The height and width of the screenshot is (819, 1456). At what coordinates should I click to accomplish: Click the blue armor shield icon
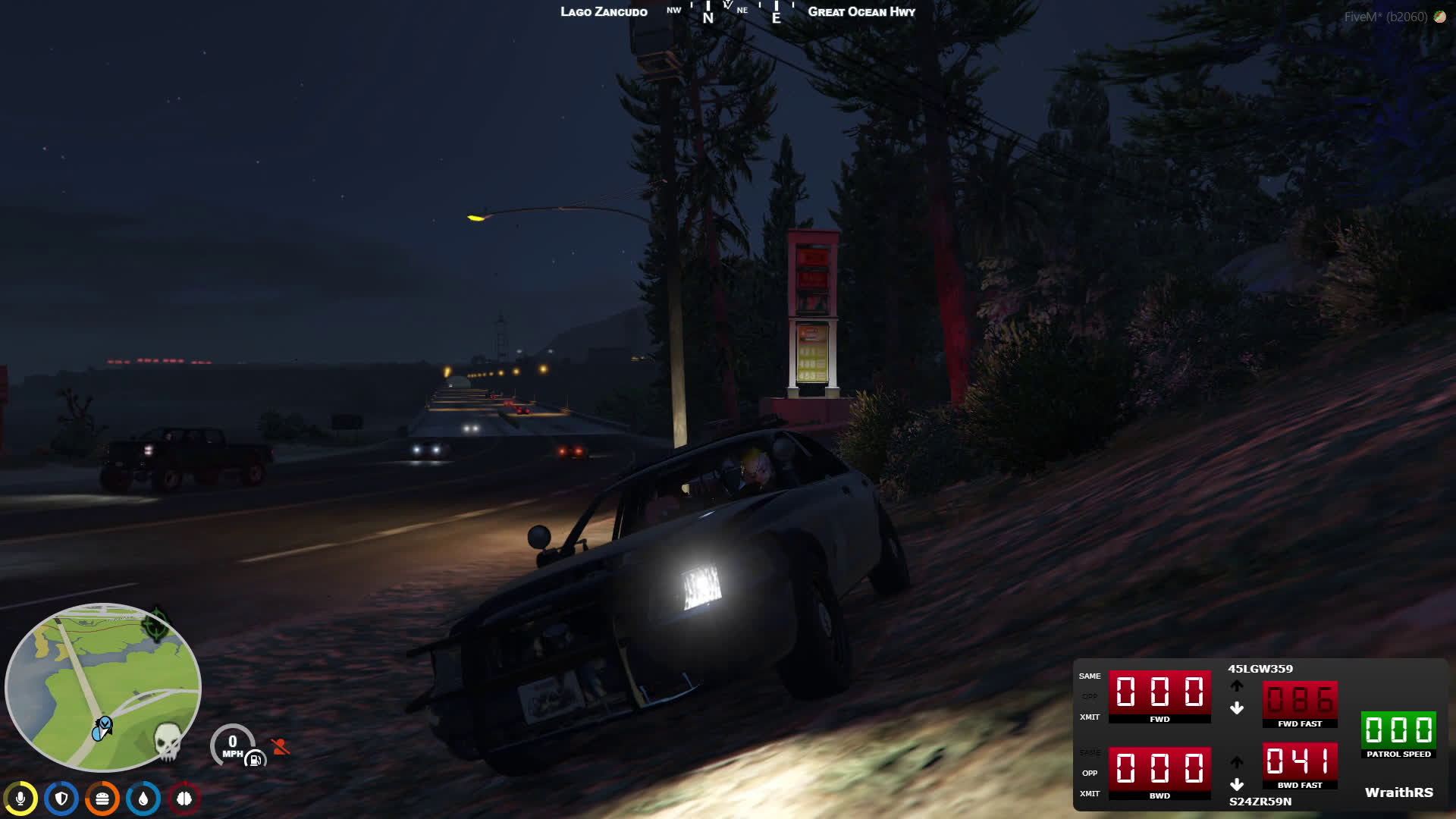coord(61,799)
